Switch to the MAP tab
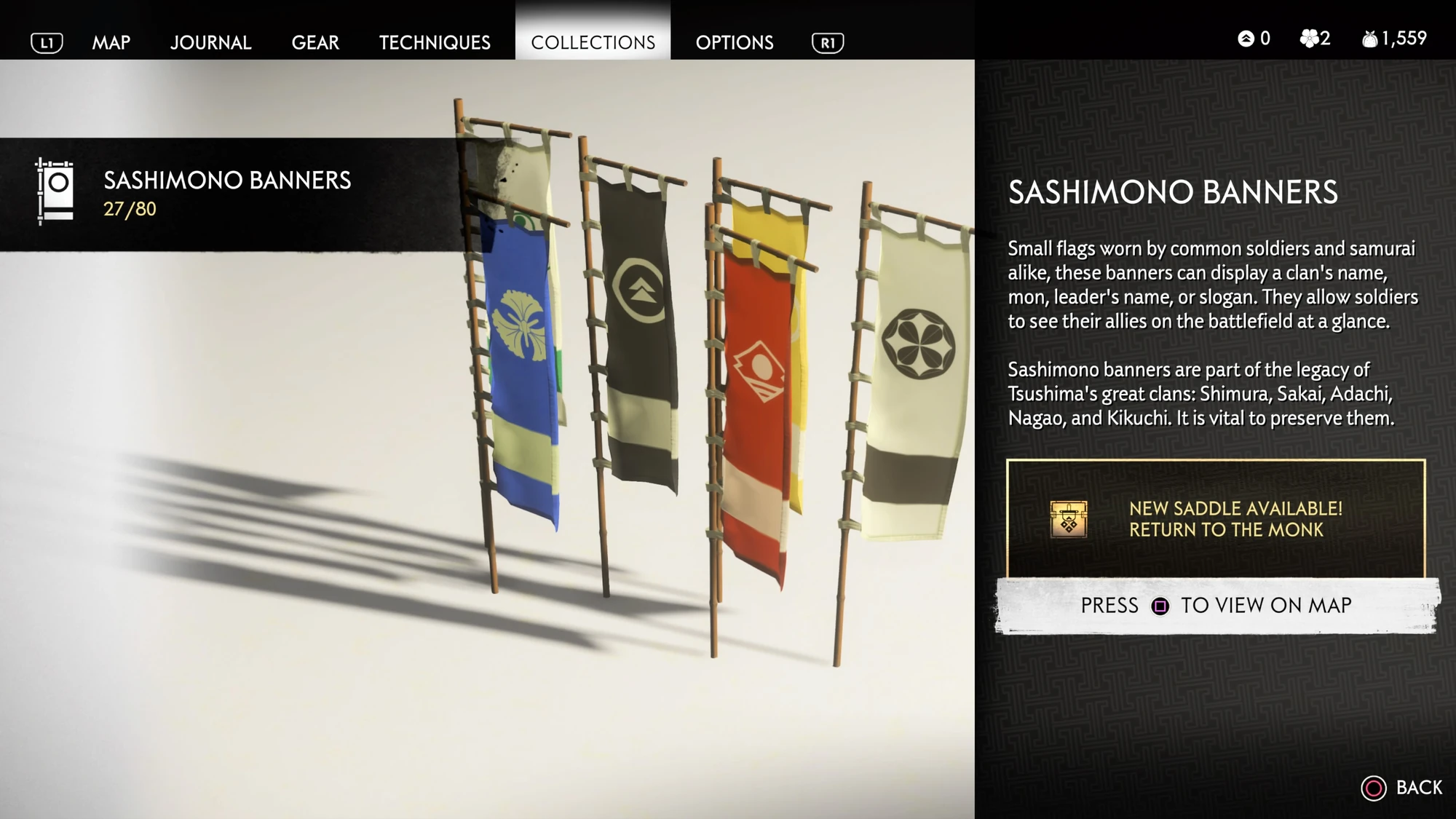The image size is (1456, 819). pos(111,42)
